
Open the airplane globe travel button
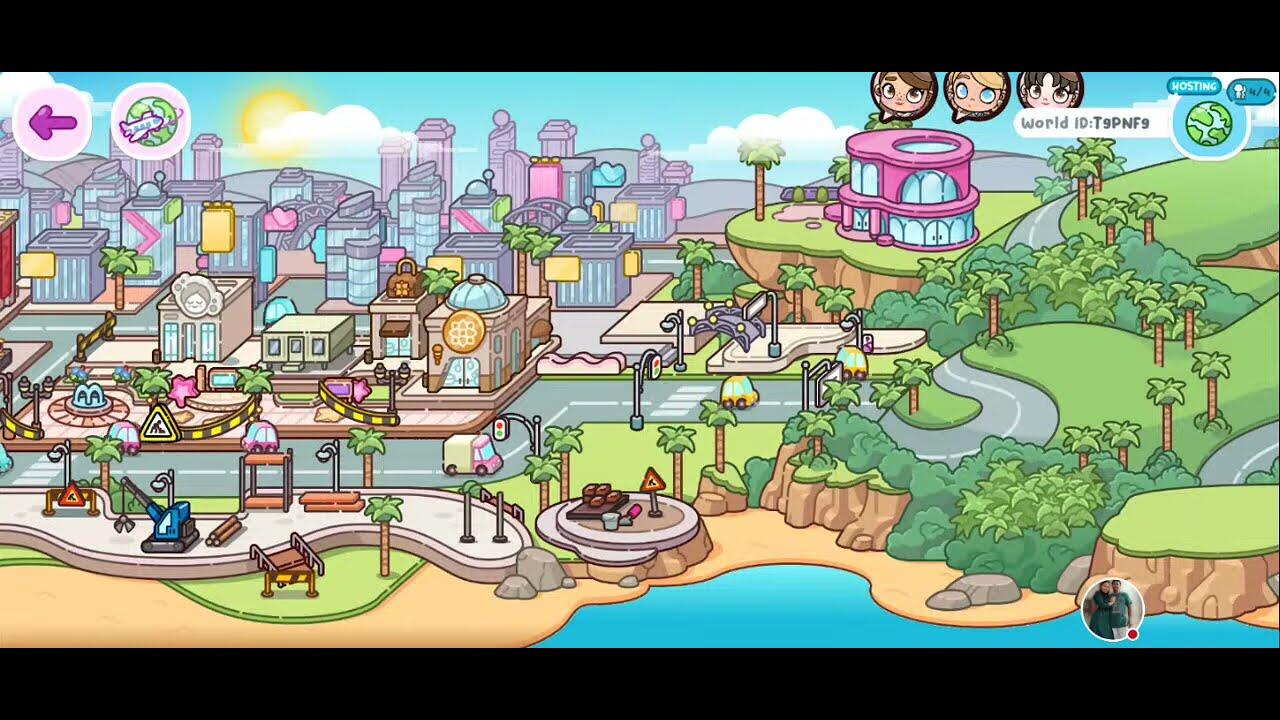151,123
